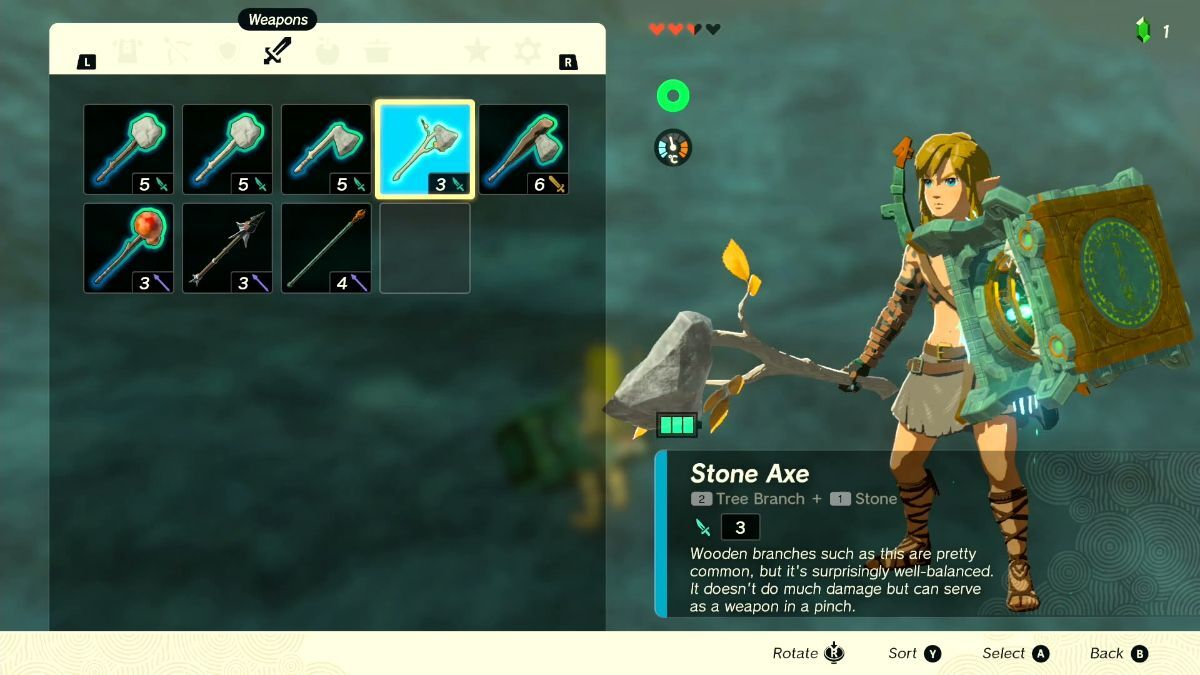Choose the long green staff with attack 4
The height and width of the screenshot is (675, 1200).
(326, 249)
